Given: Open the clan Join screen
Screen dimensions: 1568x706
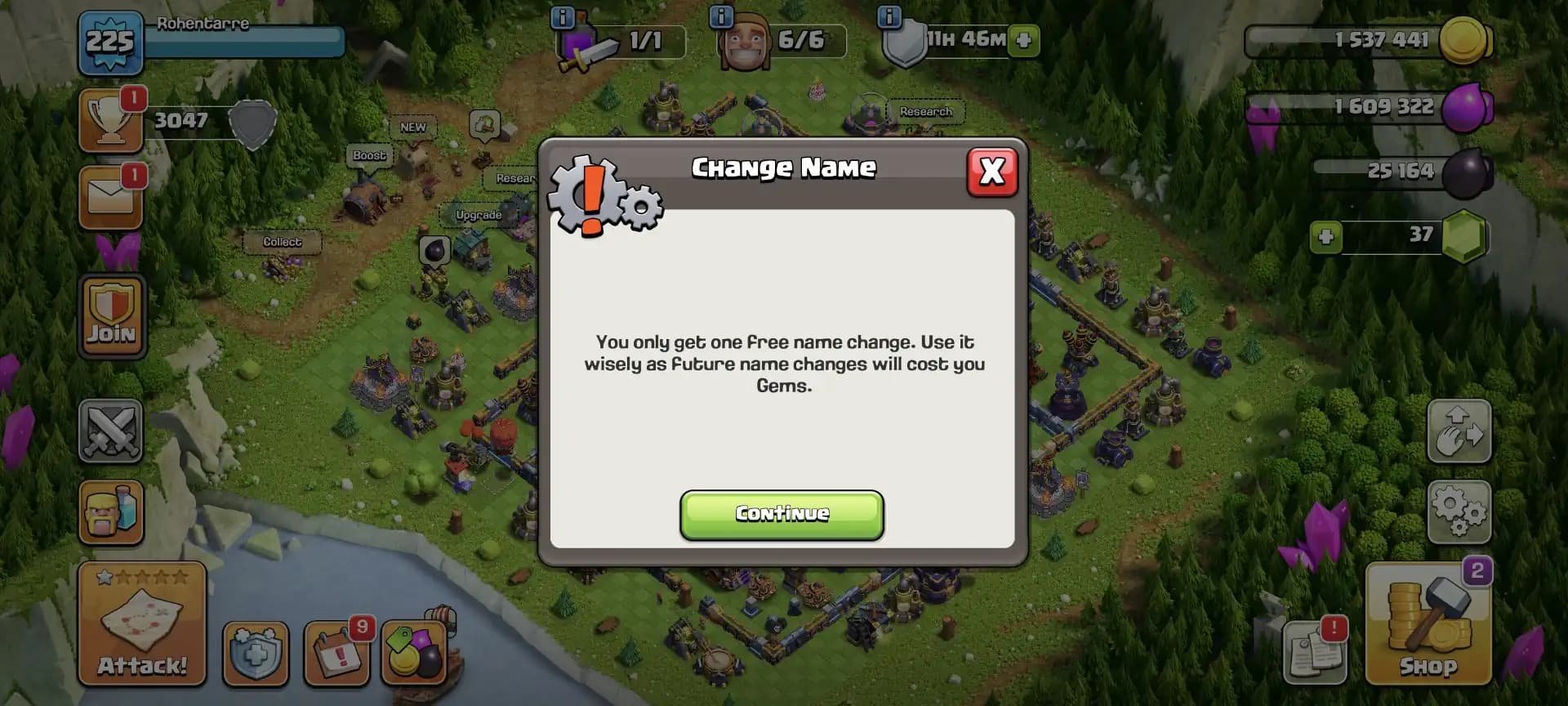Looking at the screenshot, I should [x=111, y=317].
